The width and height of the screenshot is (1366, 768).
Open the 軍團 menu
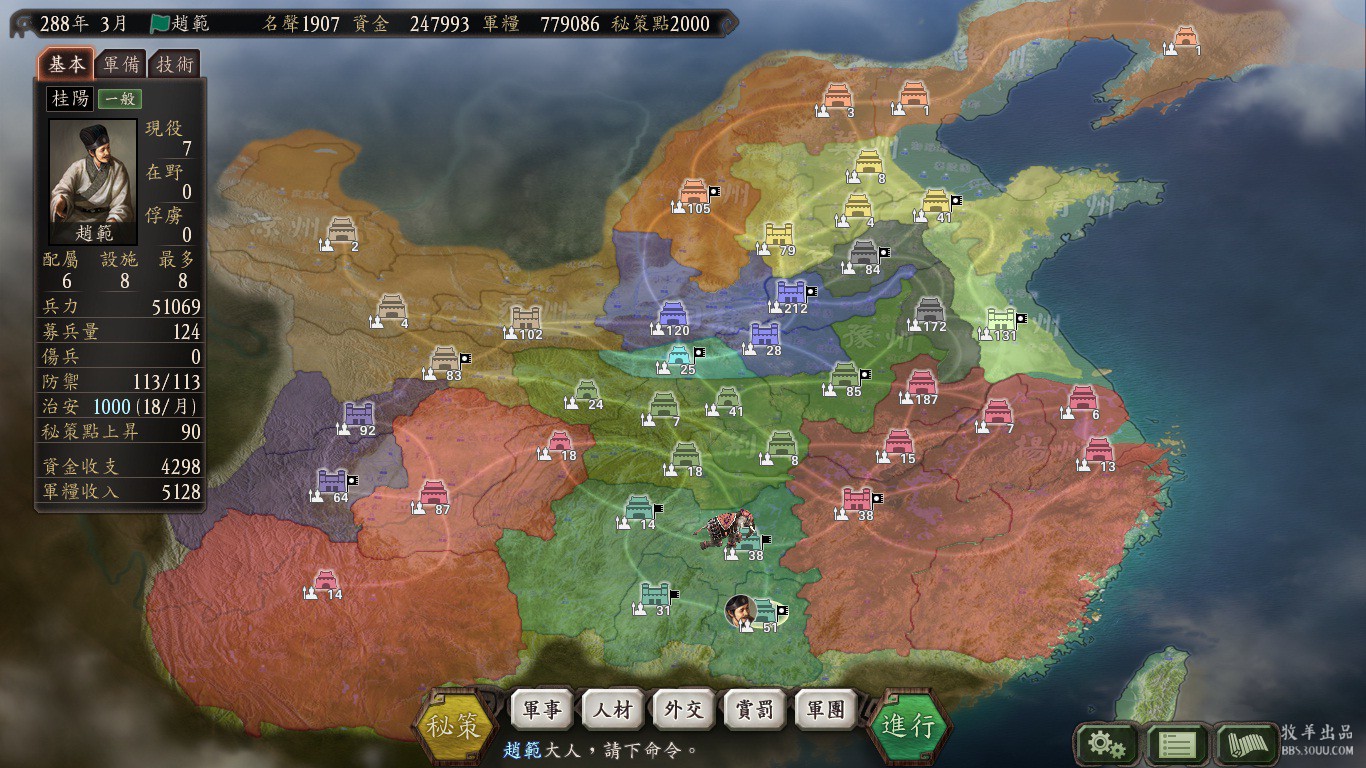[826, 710]
